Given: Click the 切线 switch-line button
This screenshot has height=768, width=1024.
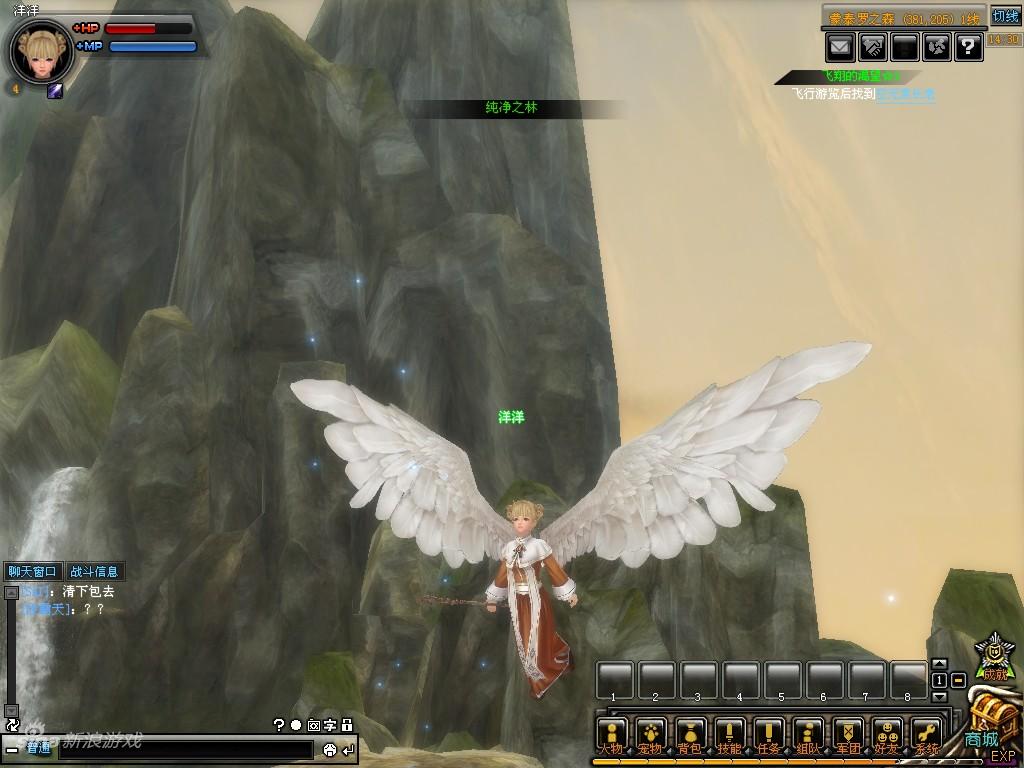Looking at the screenshot, I should (x=1005, y=16).
